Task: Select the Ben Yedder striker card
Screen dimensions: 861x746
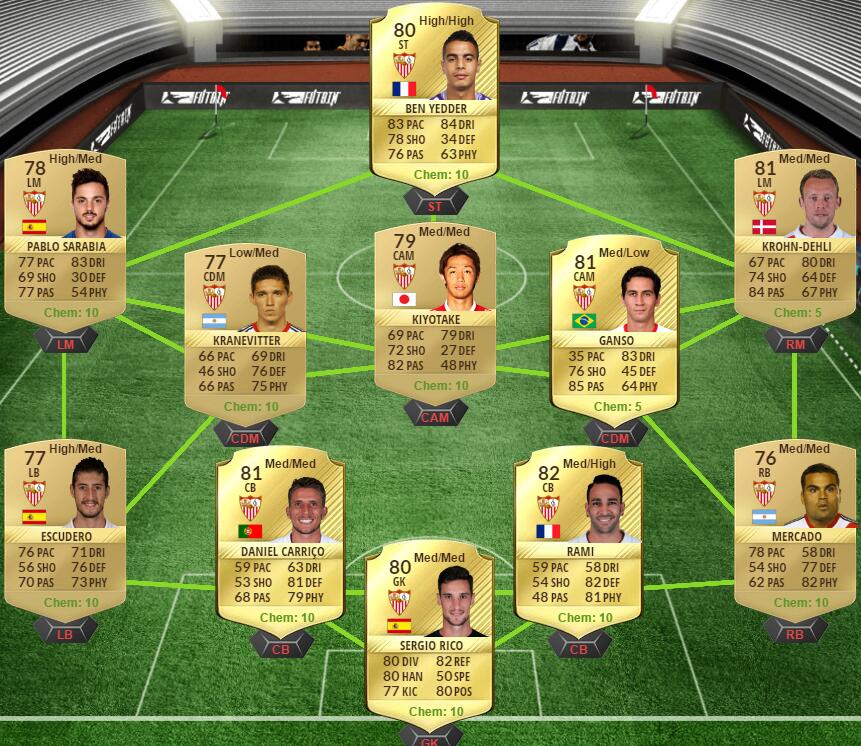Action: 434,95
